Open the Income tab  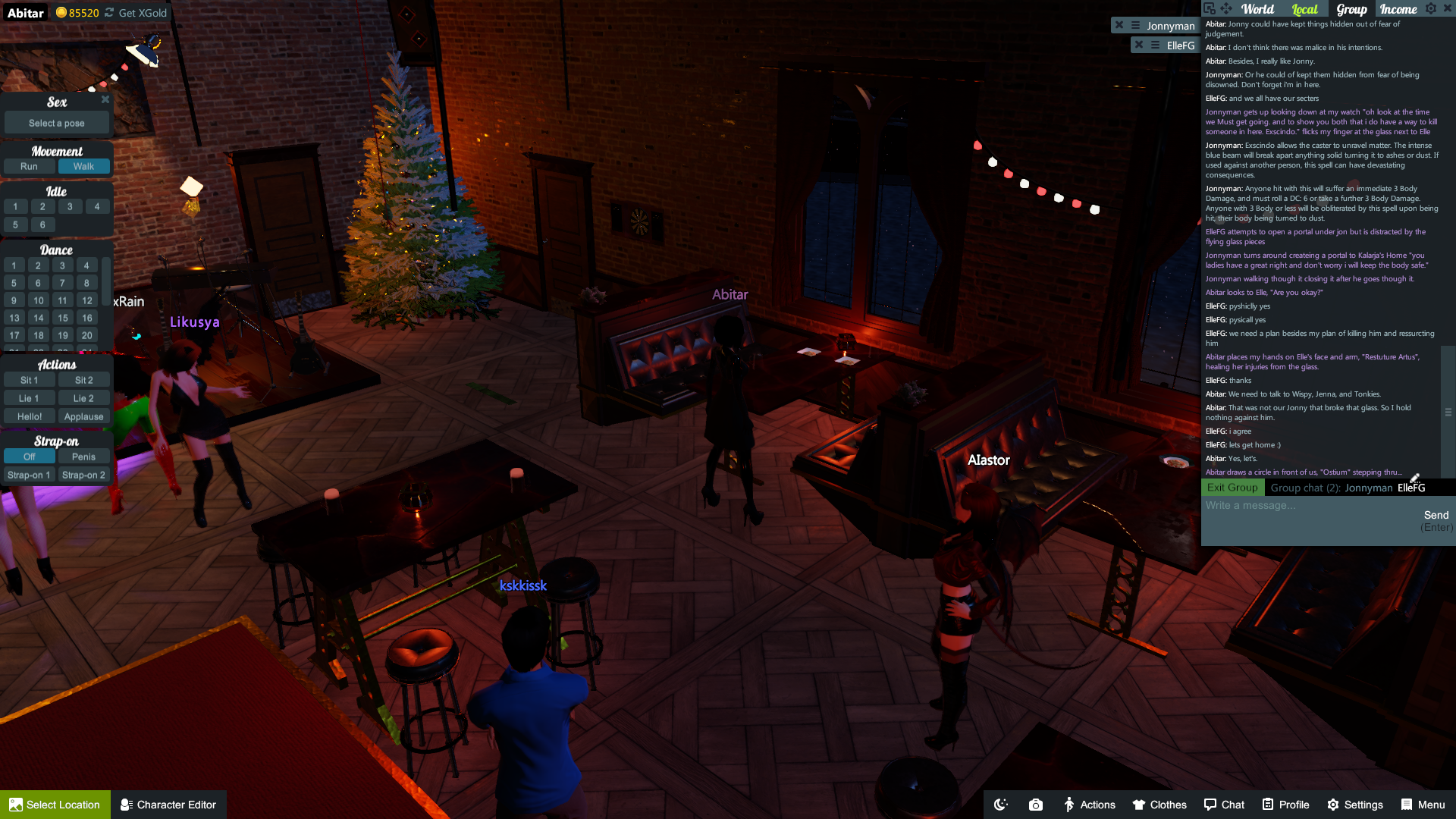point(1398,9)
